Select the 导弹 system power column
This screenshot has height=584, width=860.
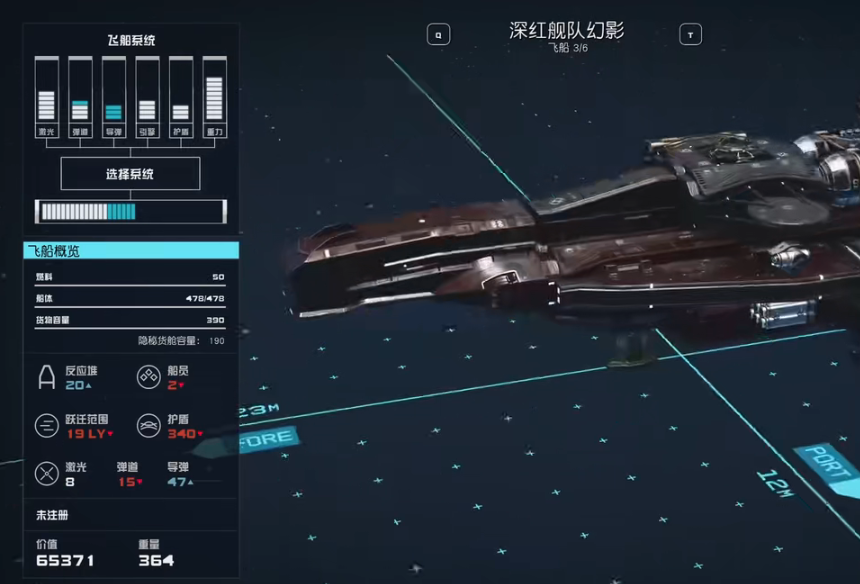(114, 97)
